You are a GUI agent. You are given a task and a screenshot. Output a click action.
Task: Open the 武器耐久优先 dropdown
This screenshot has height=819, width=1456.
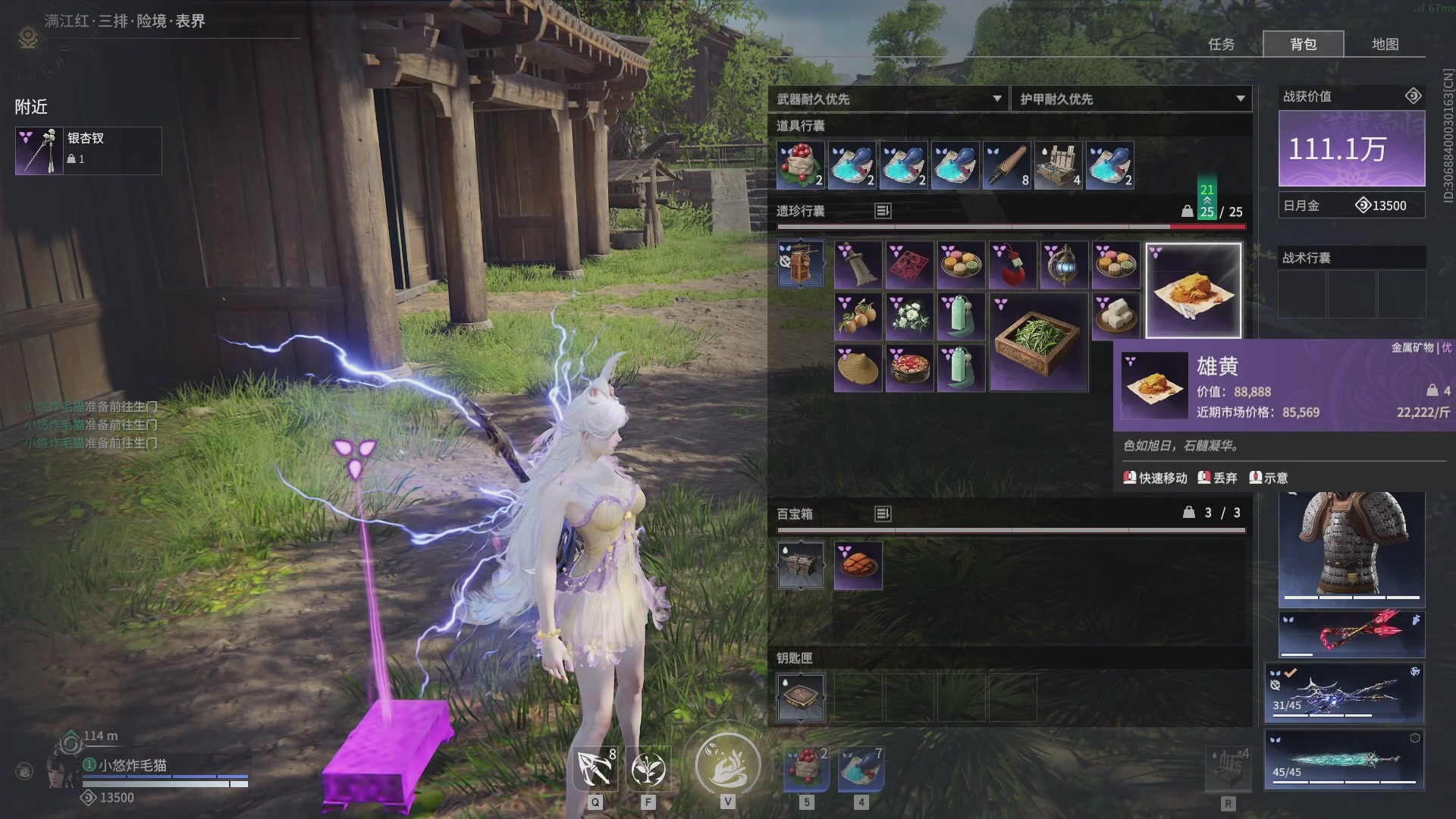pos(889,99)
